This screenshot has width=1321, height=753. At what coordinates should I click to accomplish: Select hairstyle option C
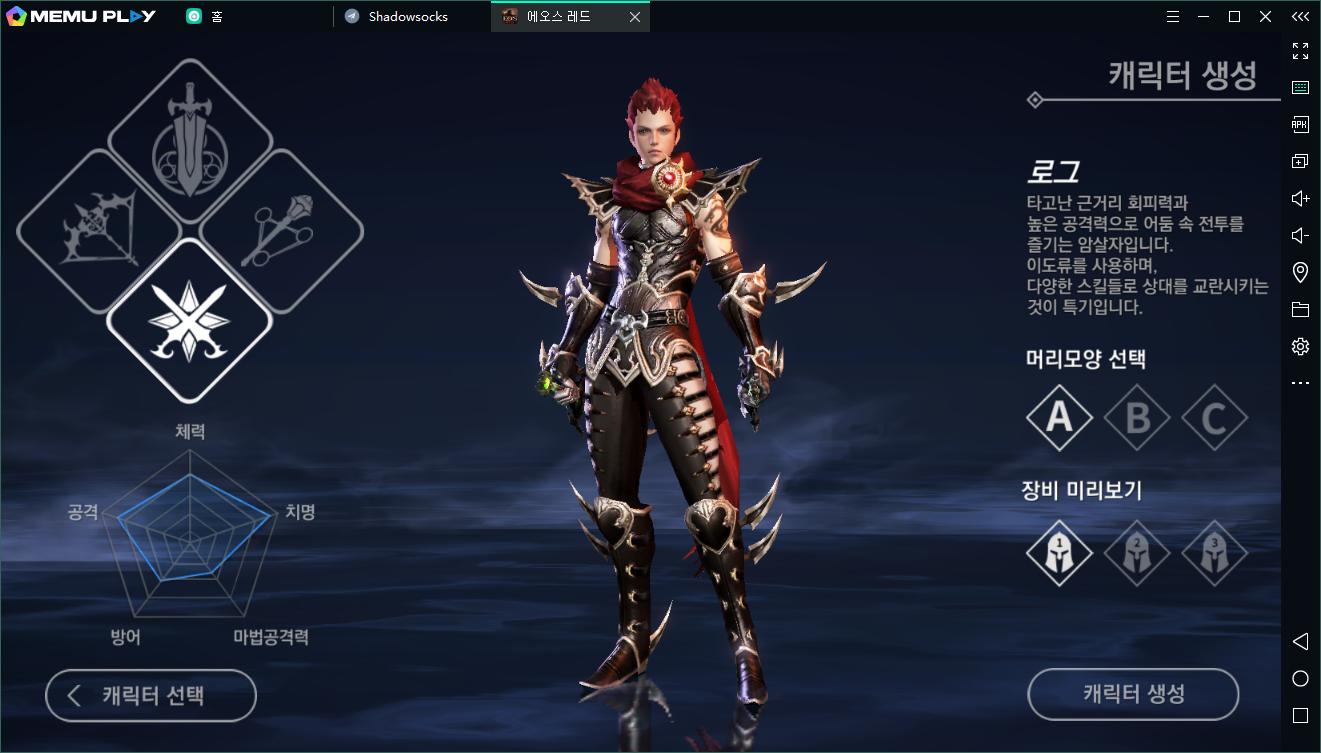click(1214, 417)
